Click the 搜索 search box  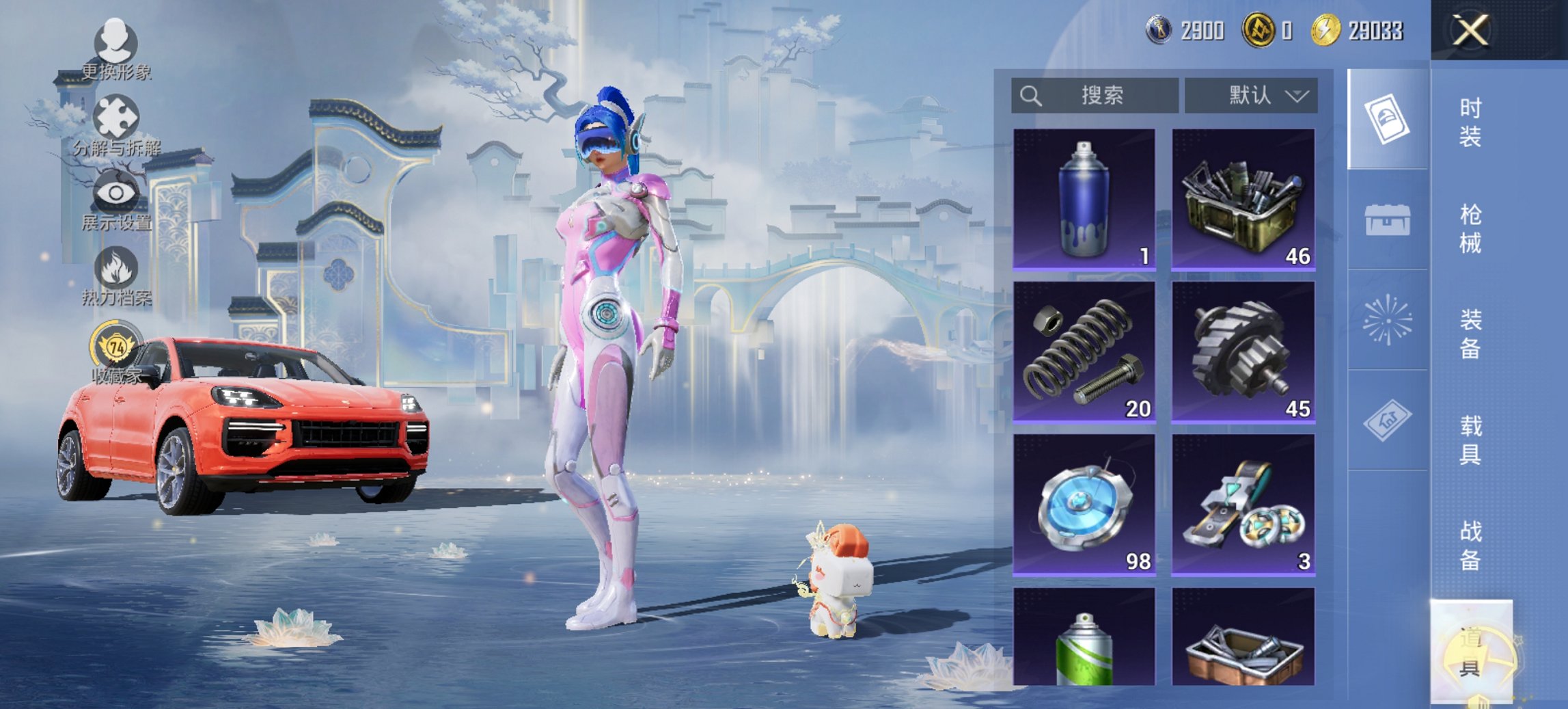(1095, 96)
